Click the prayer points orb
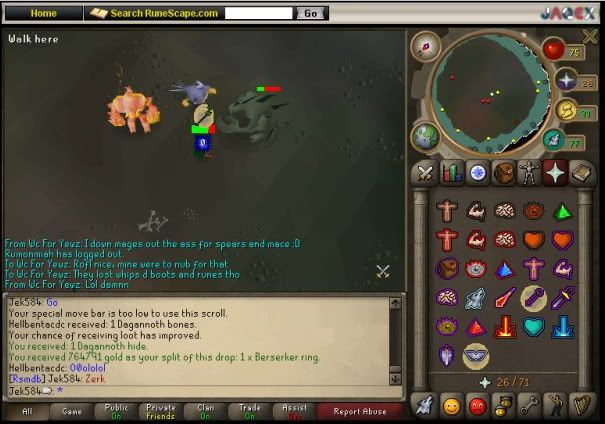 point(566,82)
